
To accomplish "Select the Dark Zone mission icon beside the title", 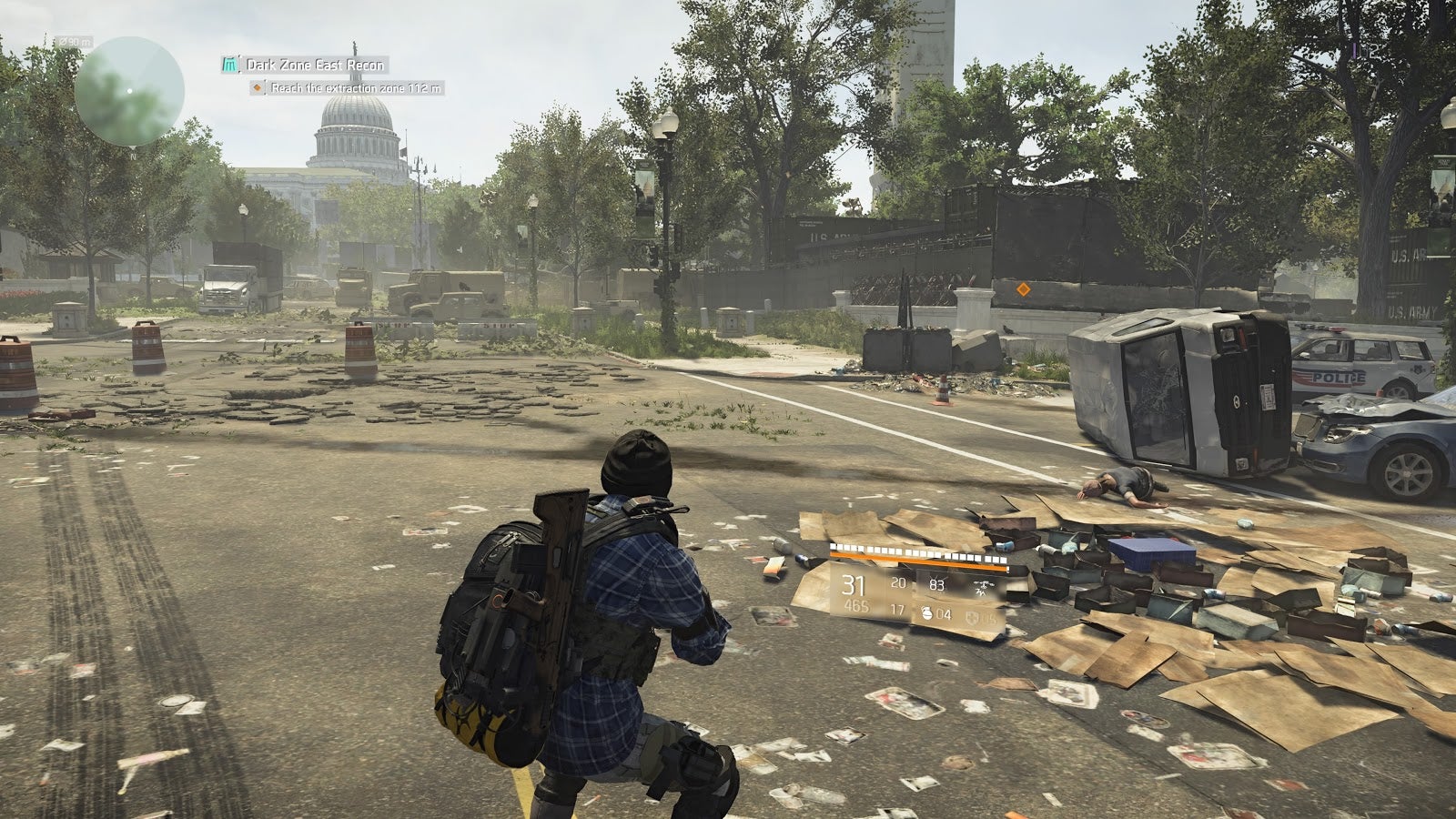I will [x=229, y=65].
